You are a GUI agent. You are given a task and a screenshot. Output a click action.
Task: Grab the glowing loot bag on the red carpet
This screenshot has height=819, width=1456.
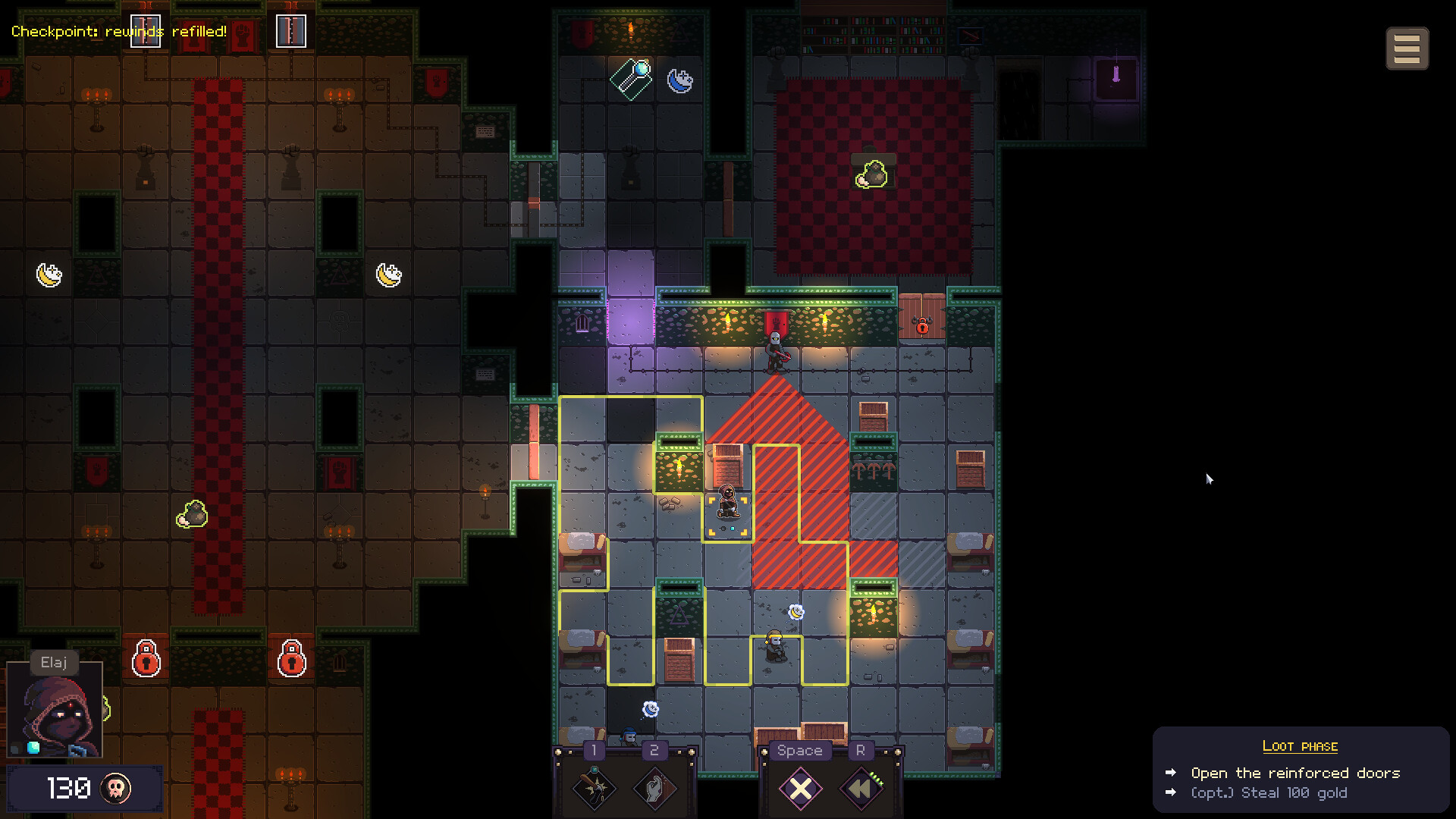872,173
